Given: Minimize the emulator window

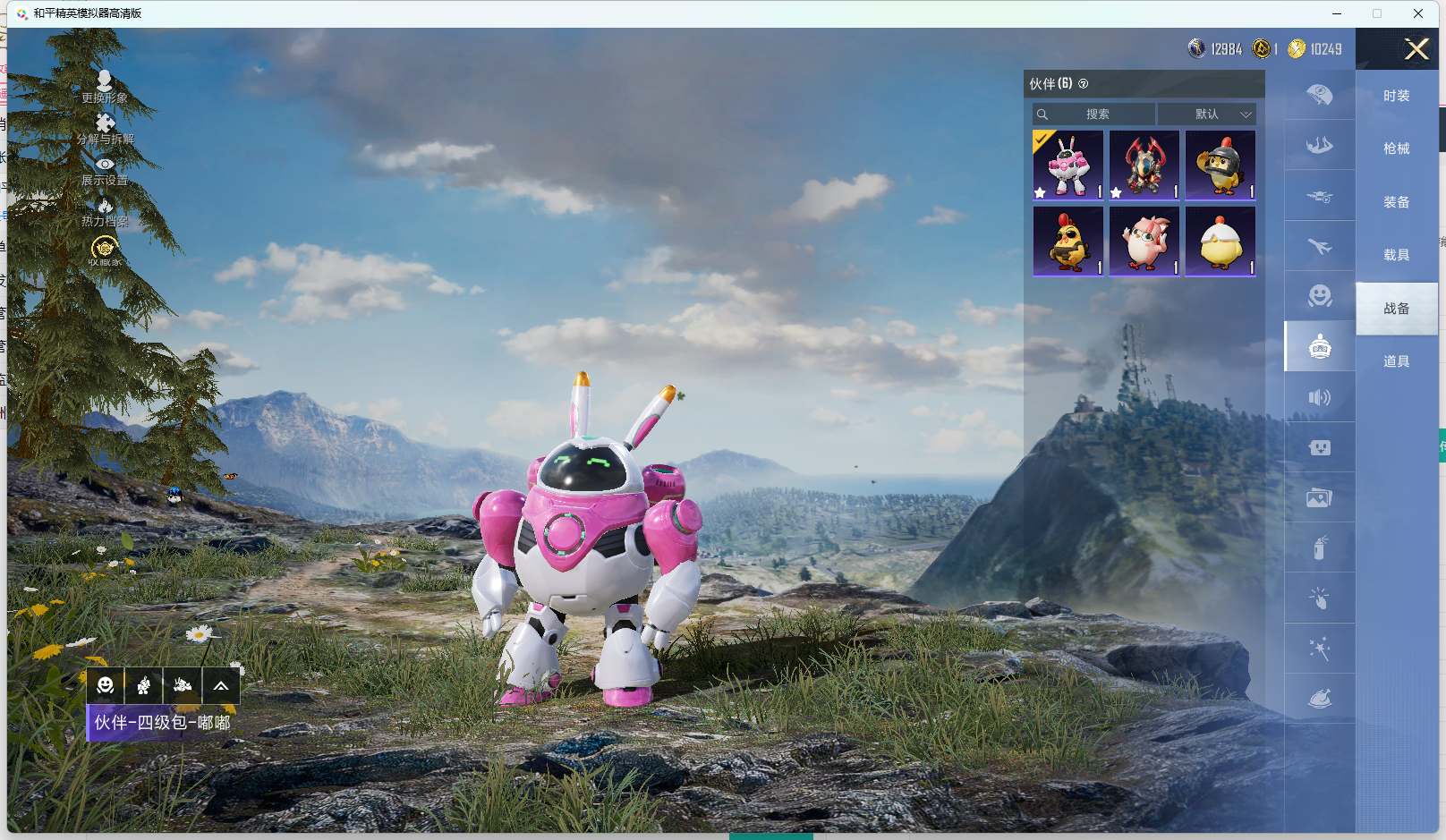Looking at the screenshot, I should 1337,13.
